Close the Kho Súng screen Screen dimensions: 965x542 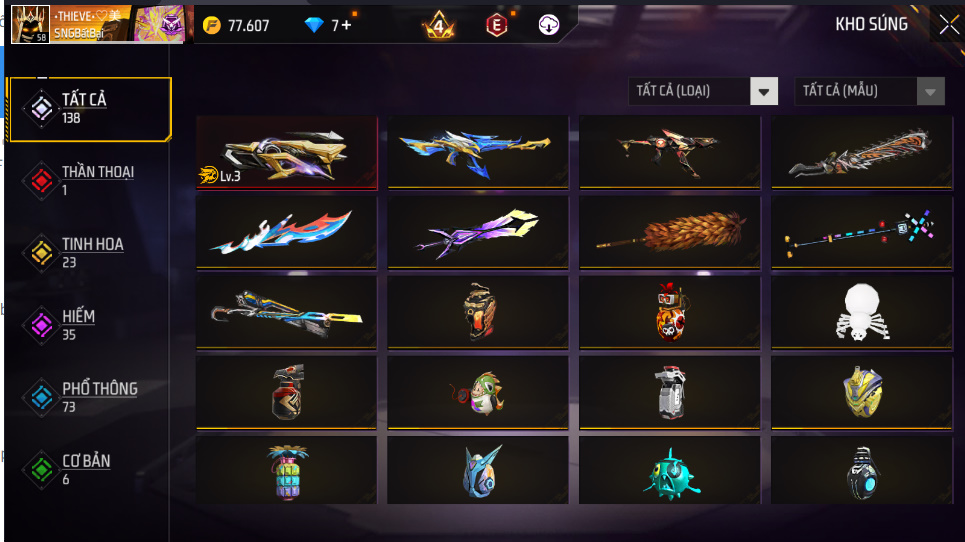coord(947,25)
